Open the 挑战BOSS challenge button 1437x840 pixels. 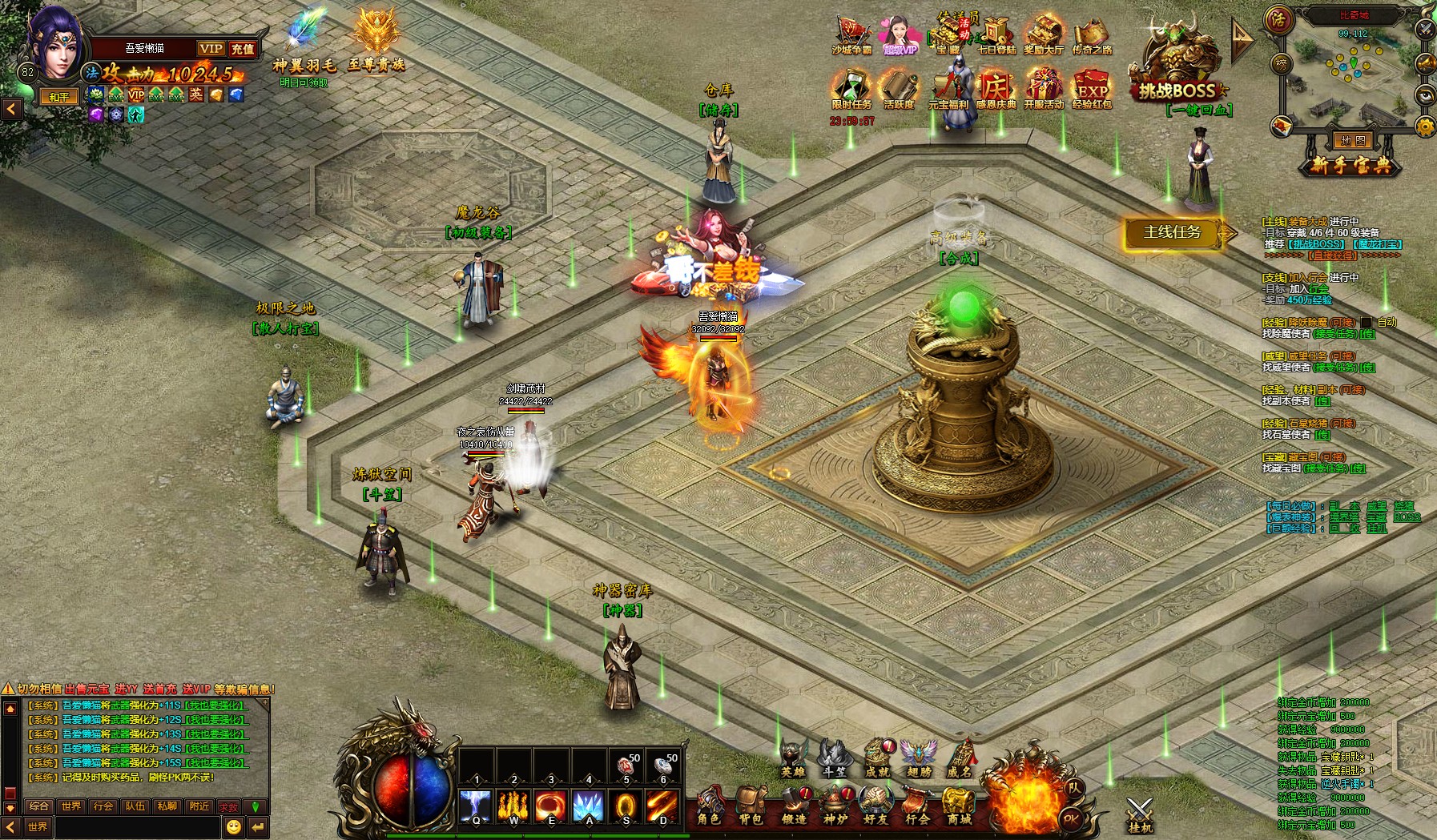pos(1177,70)
